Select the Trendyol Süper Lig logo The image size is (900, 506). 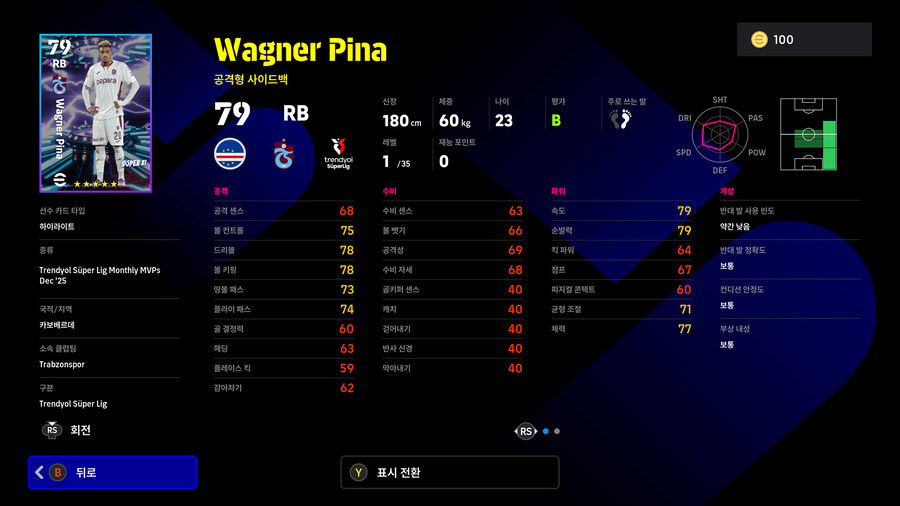click(x=339, y=154)
